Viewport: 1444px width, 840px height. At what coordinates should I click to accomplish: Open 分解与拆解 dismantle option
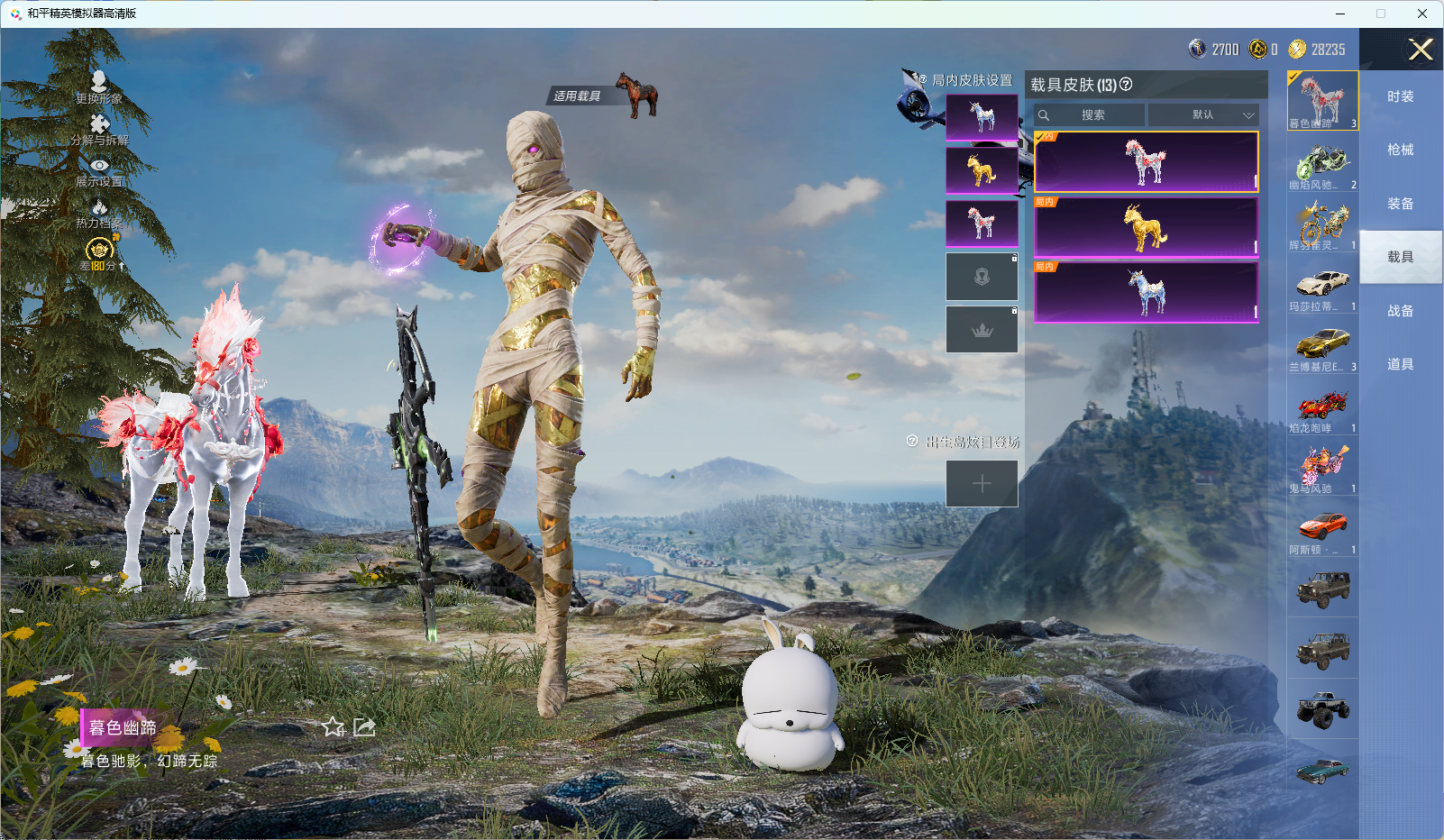coord(99,129)
